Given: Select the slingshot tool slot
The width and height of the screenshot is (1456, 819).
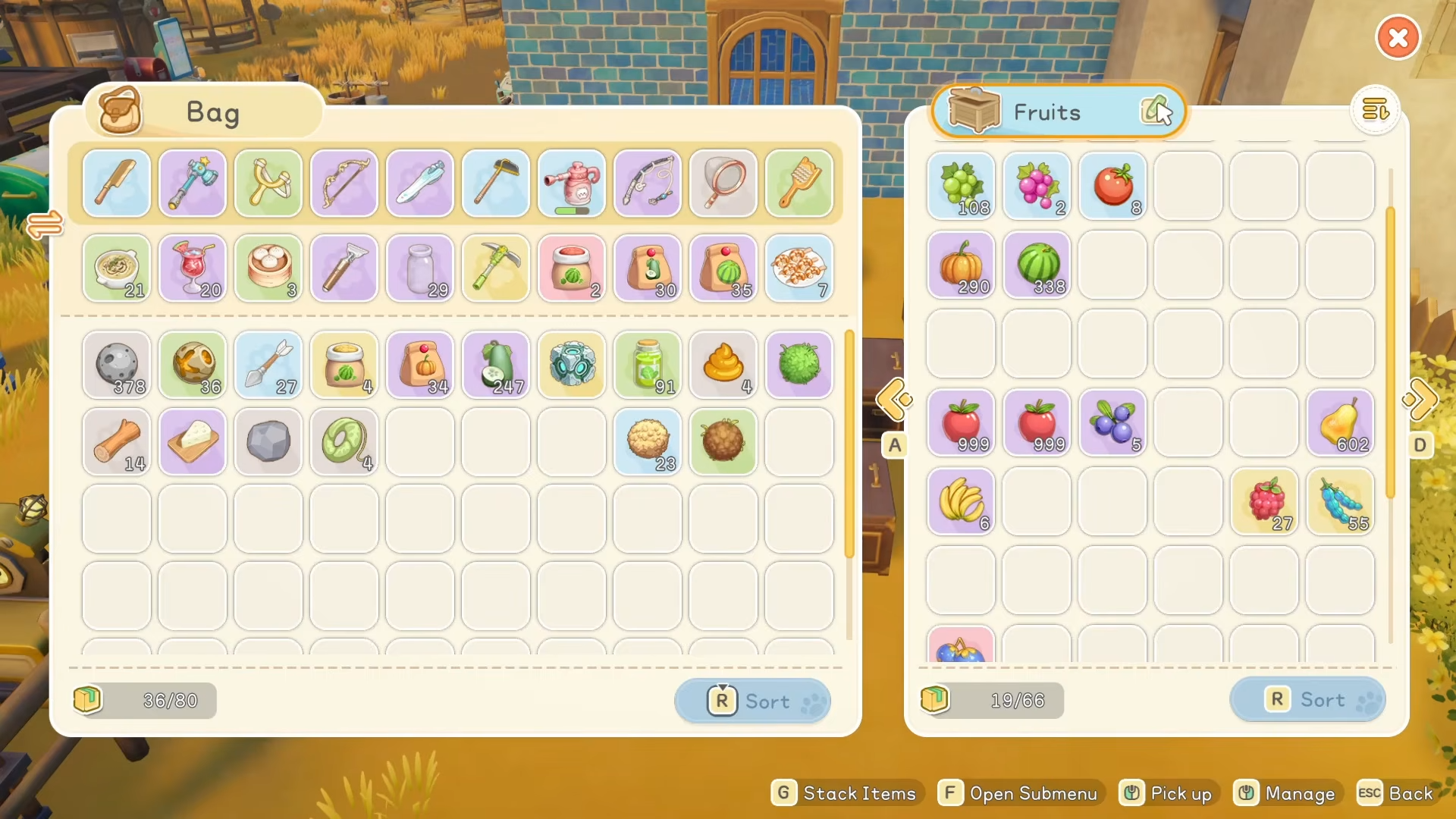Looking at the screenshot, I should (x=268, y=184).
